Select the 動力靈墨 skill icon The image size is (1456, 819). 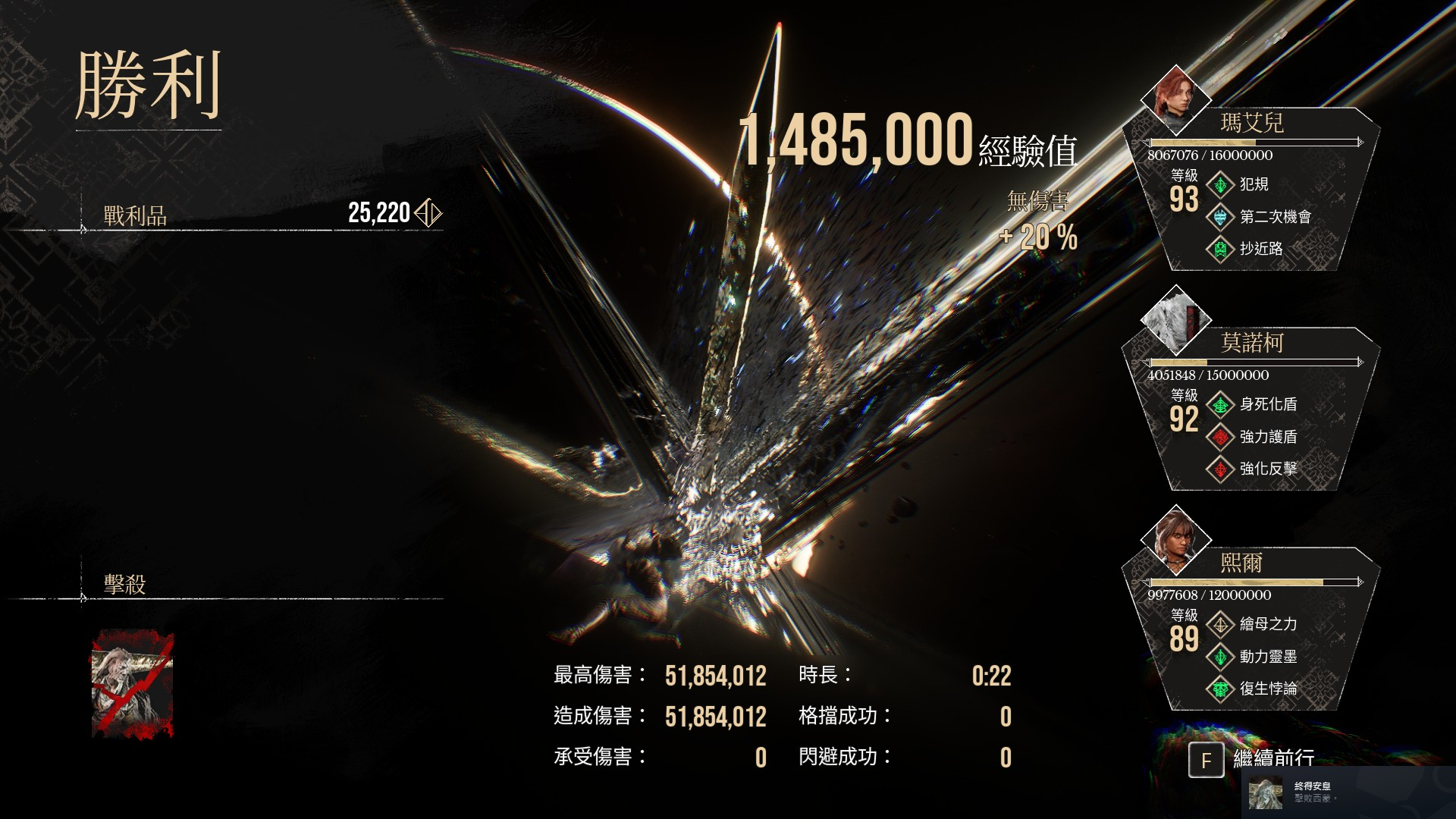[x=1220, y=657]
